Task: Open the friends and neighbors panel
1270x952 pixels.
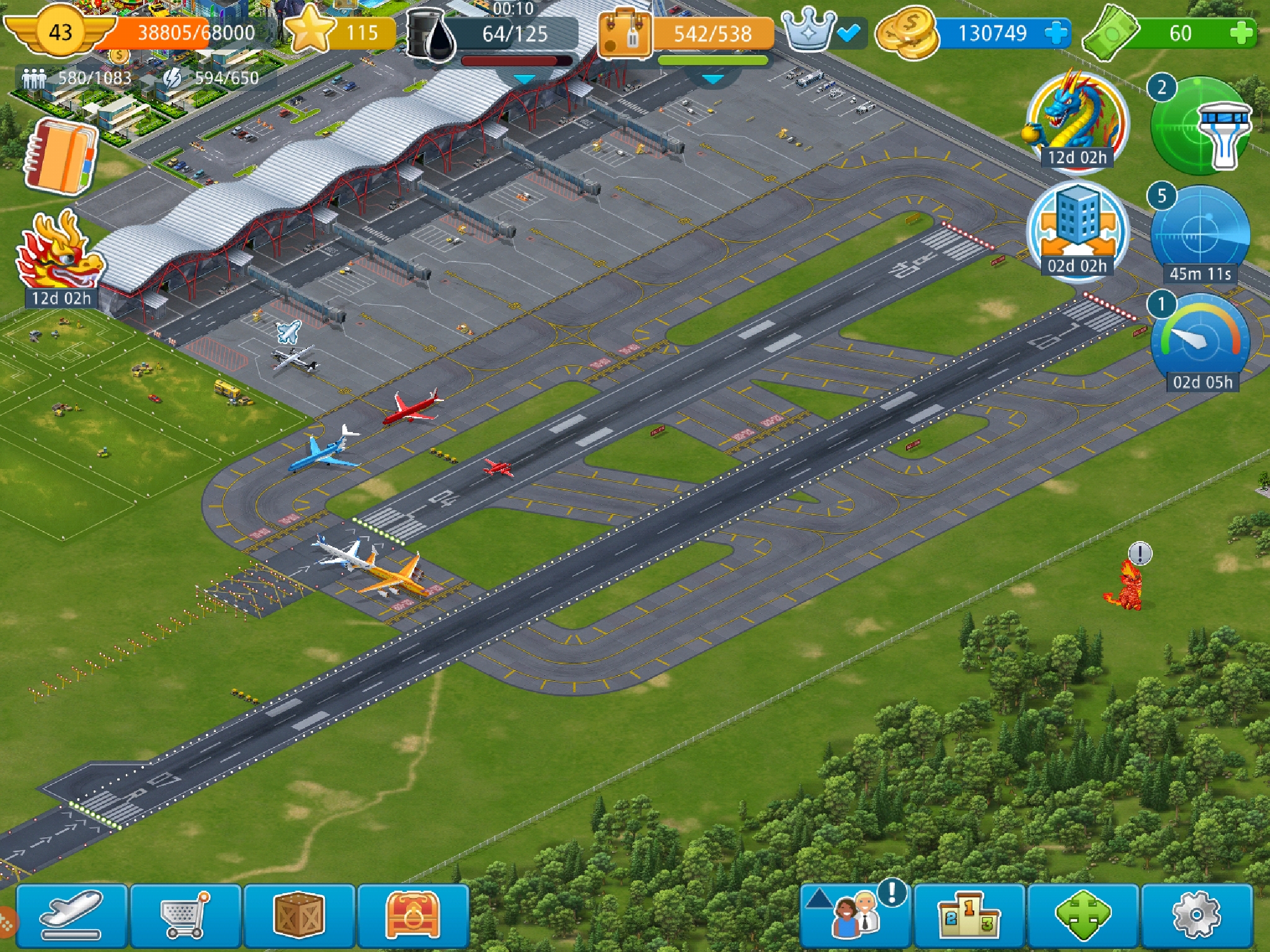Action: click(855, 915)
